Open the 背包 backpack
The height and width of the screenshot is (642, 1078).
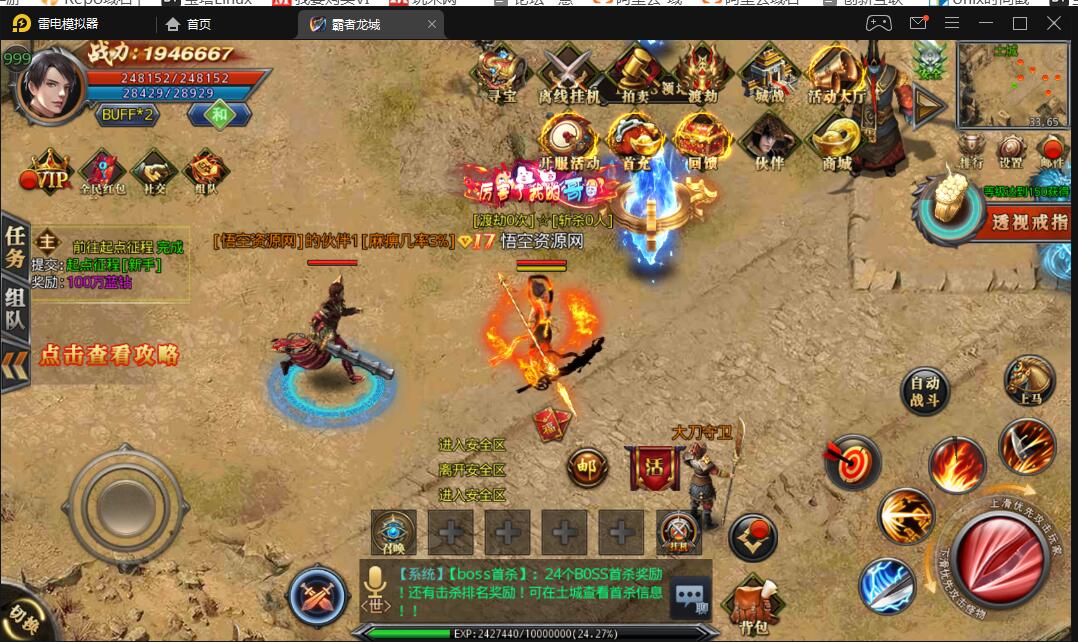click(x=754, y=605)
